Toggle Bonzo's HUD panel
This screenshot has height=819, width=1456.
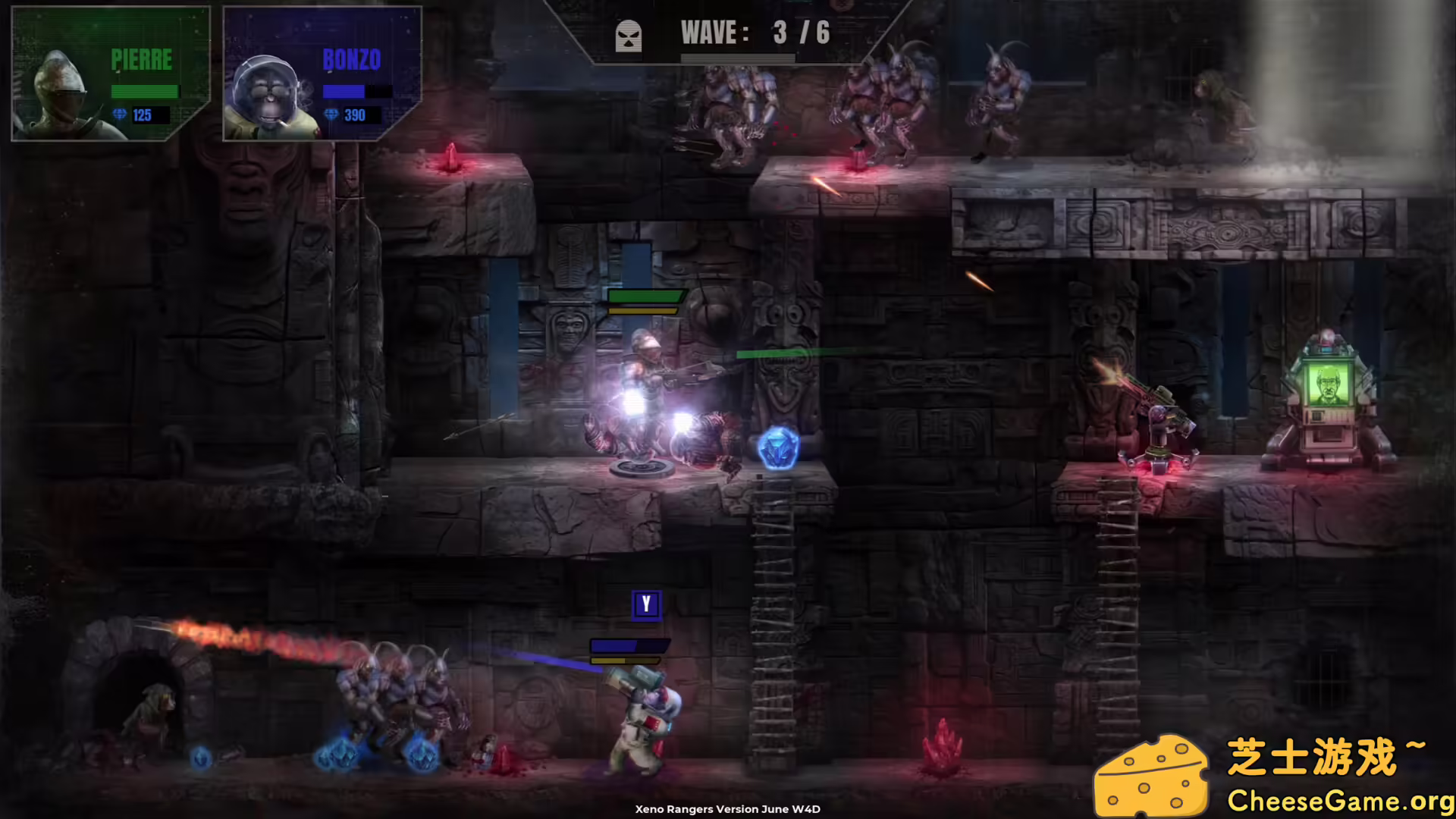(x=322, y=72)
